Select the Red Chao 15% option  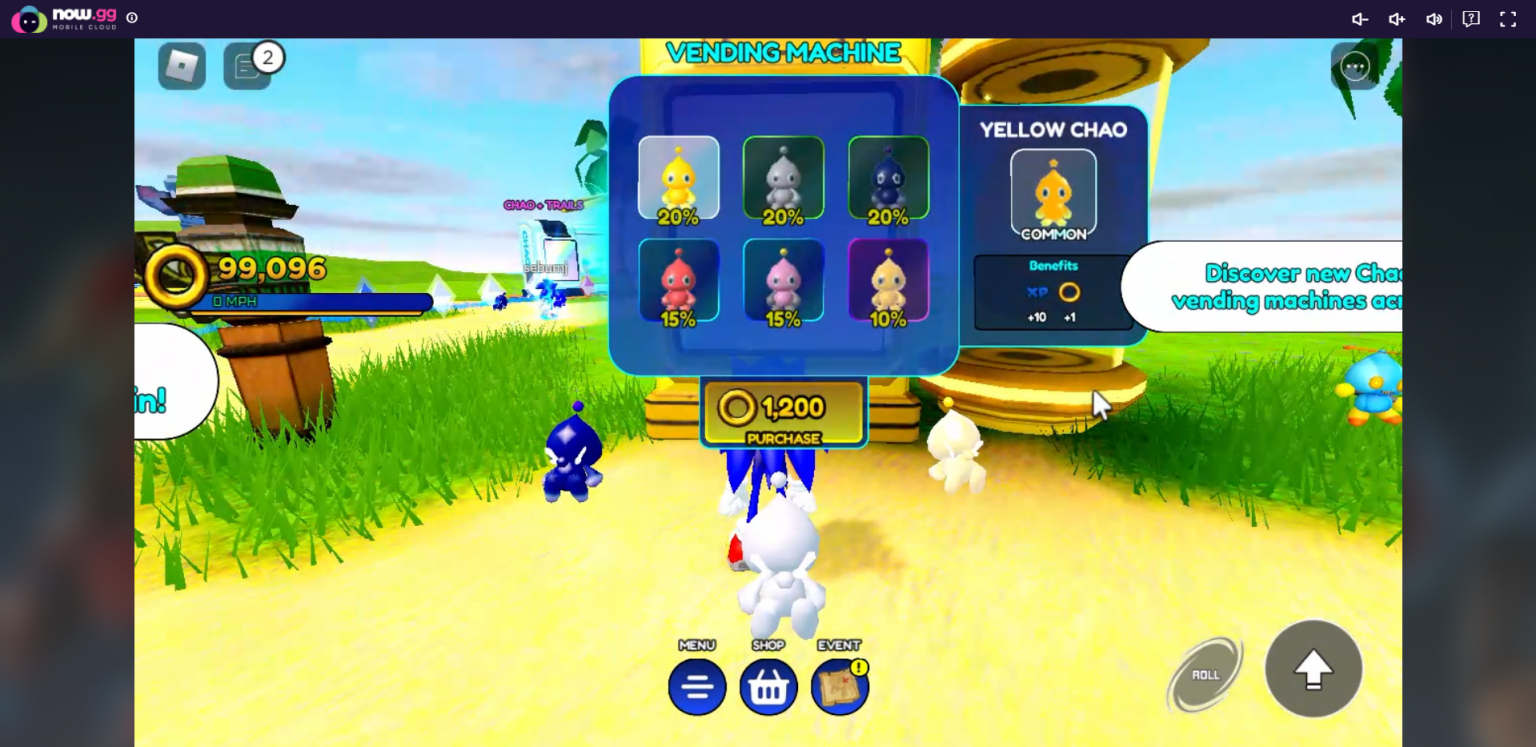click(x=679, y=280)
